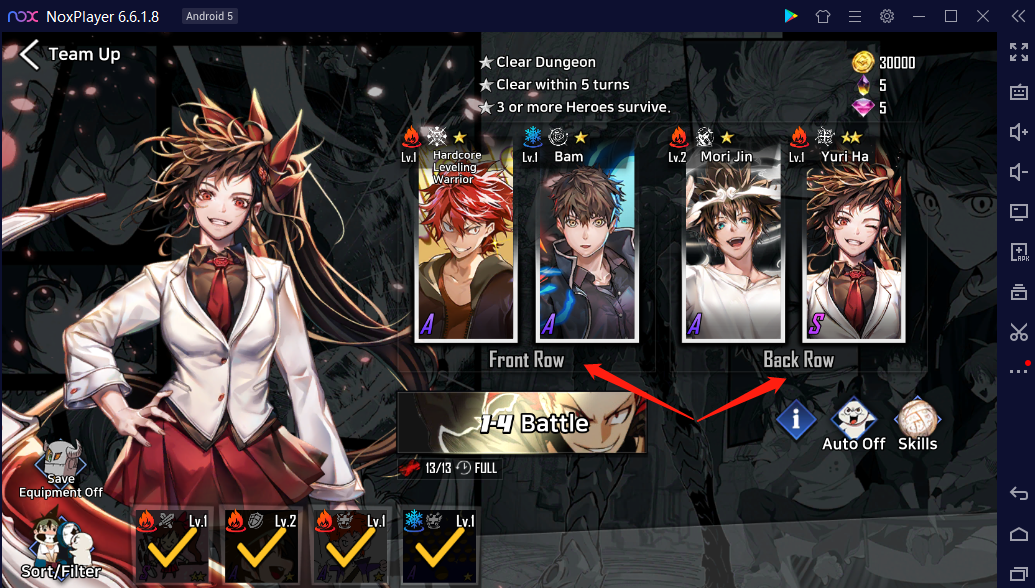This screenshot has height=588, width=1035.
Task: Go back from Team Up screen
Action: tap(30, 54)
